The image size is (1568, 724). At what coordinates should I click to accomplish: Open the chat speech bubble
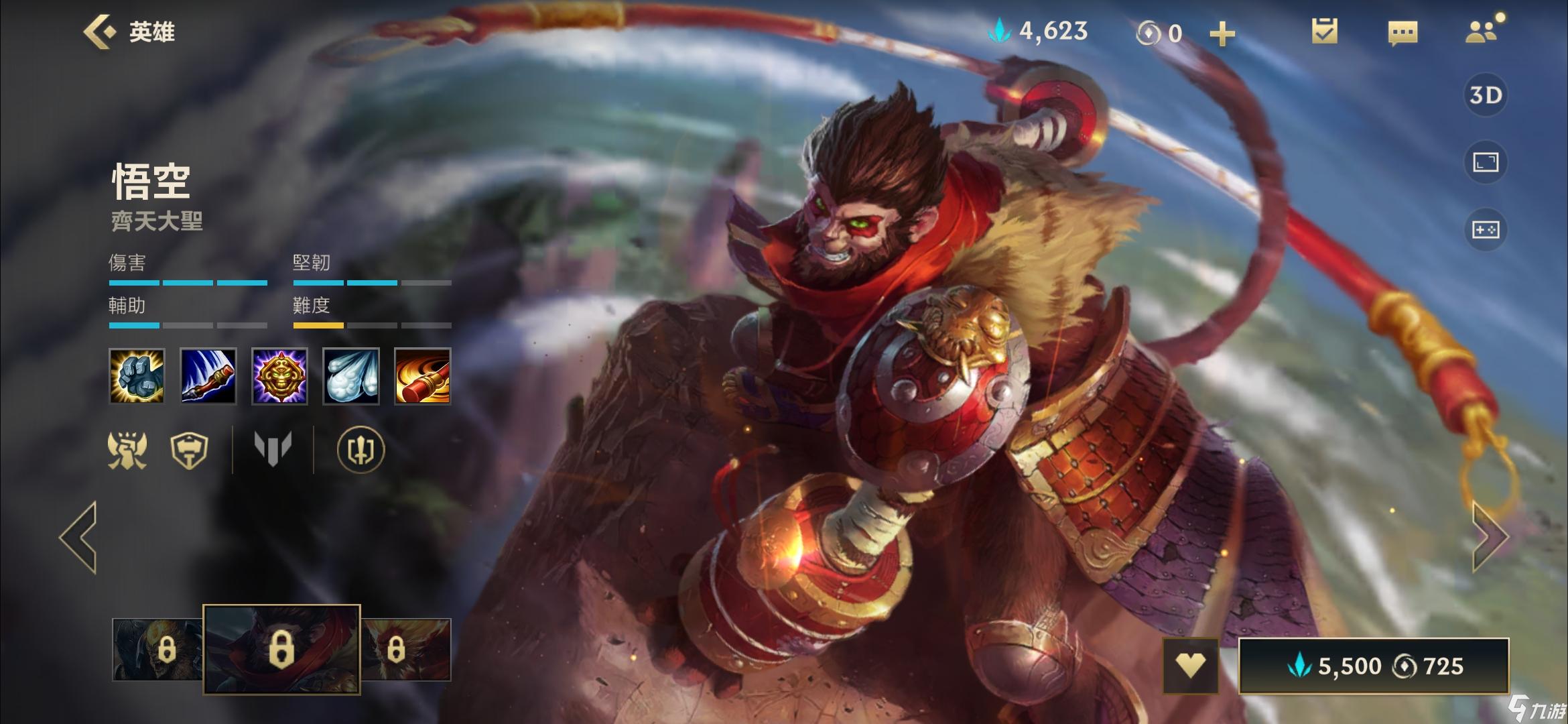(x=1402, y=32)
